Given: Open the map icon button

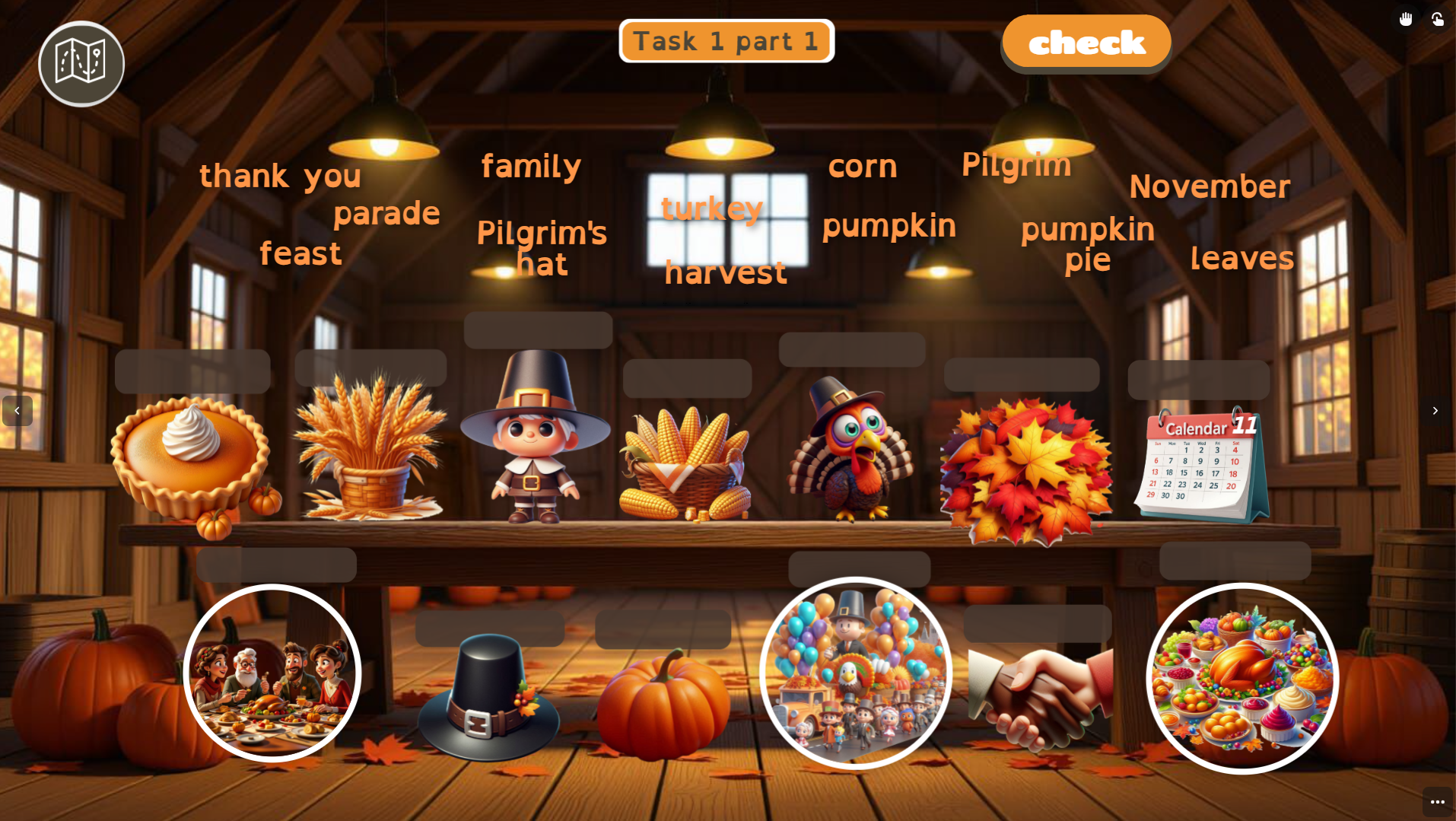Looking at the screenshot, I should pyautogui.click(x=81, y=63).
